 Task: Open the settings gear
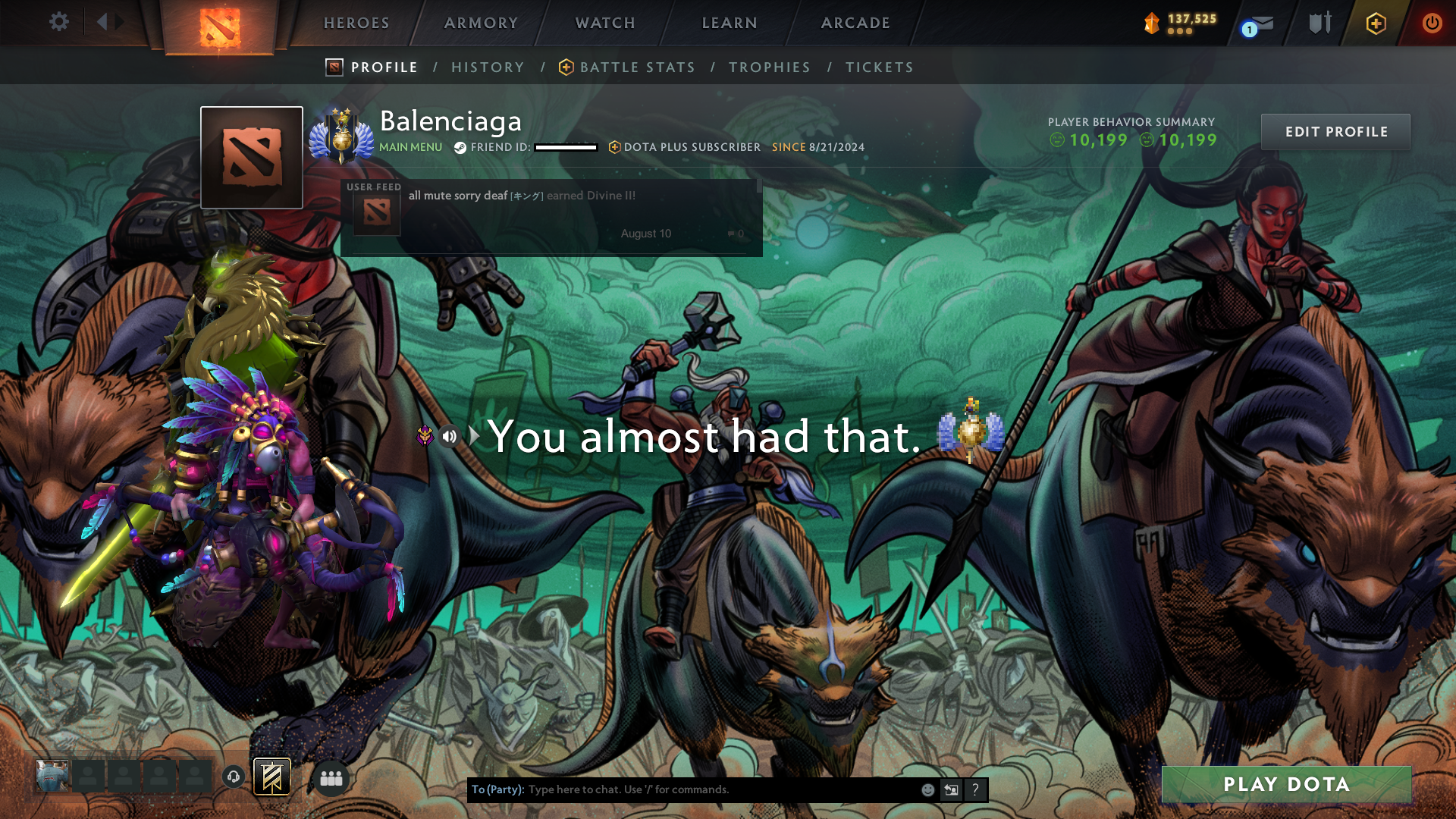(58, 22)
